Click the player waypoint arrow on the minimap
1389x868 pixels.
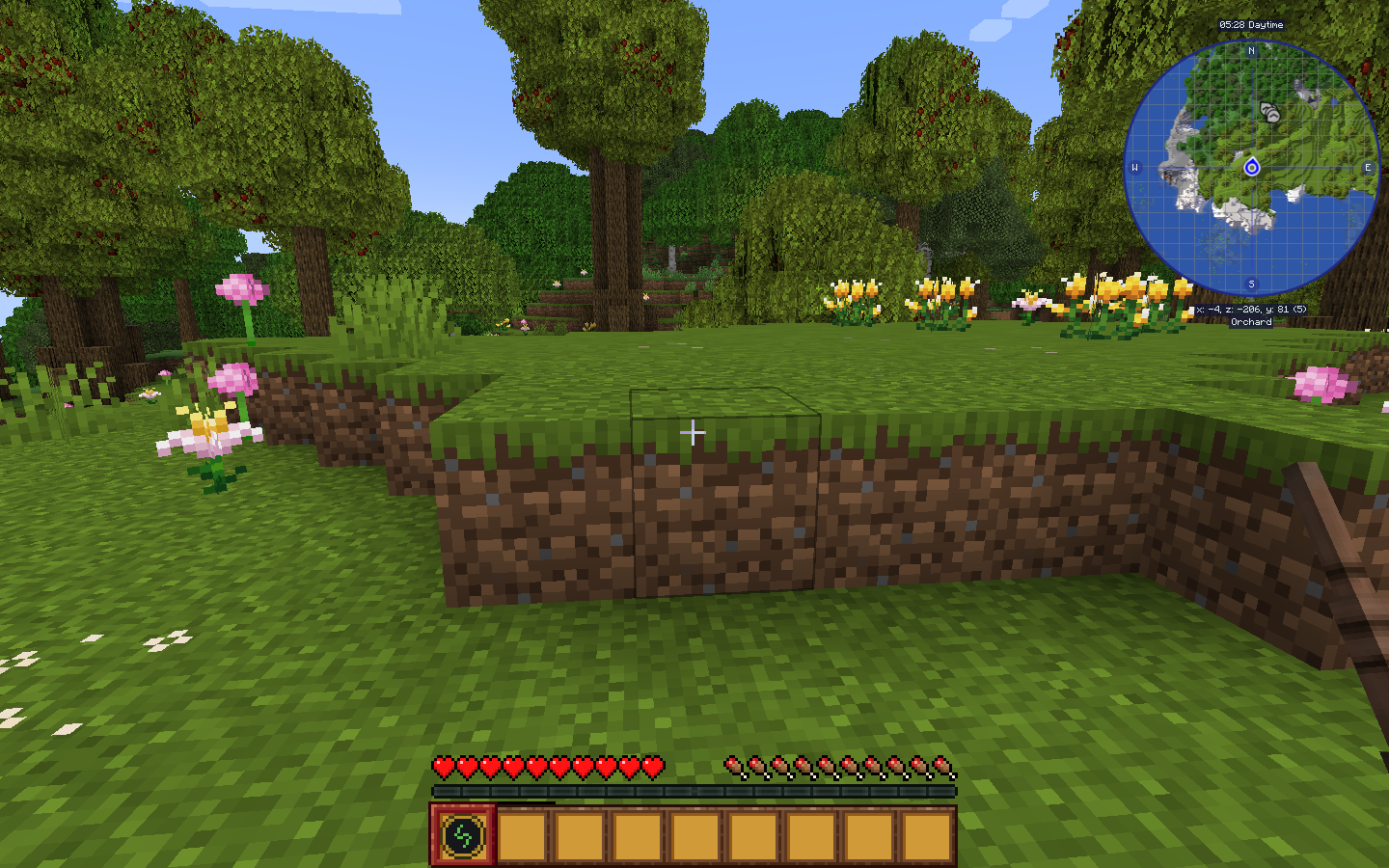pos(1254,167)
